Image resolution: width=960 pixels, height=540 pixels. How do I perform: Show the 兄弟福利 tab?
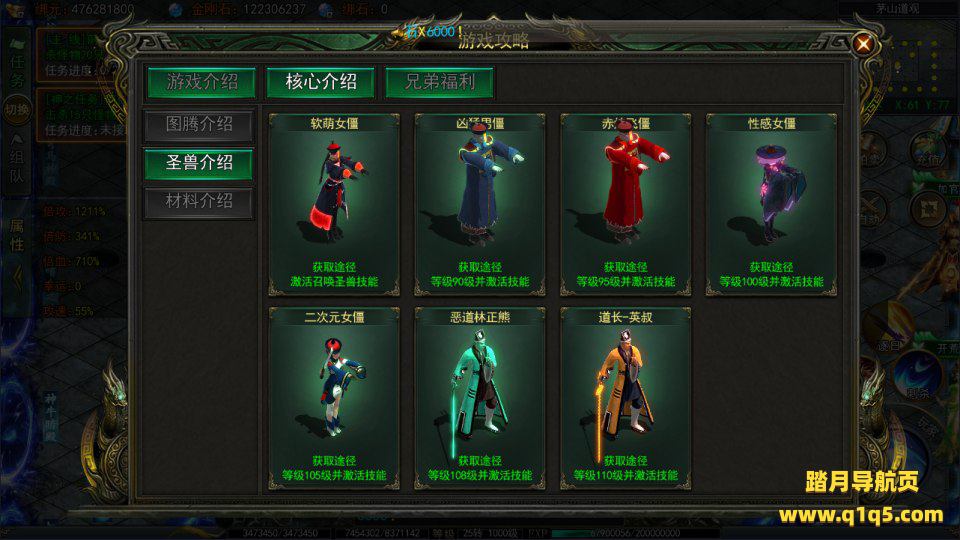click(439, 82)
